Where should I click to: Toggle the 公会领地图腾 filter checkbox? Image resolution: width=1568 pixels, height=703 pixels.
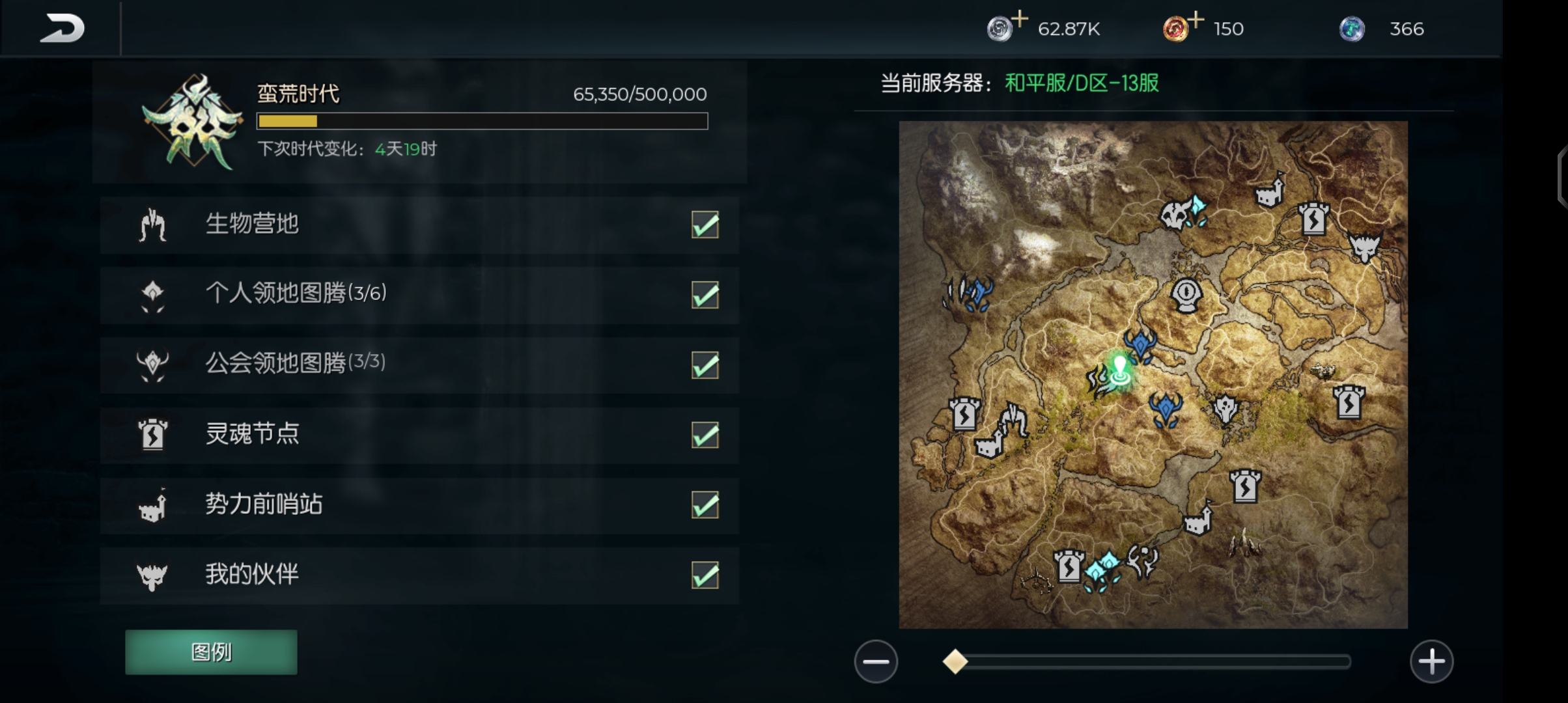coord(705,365)
